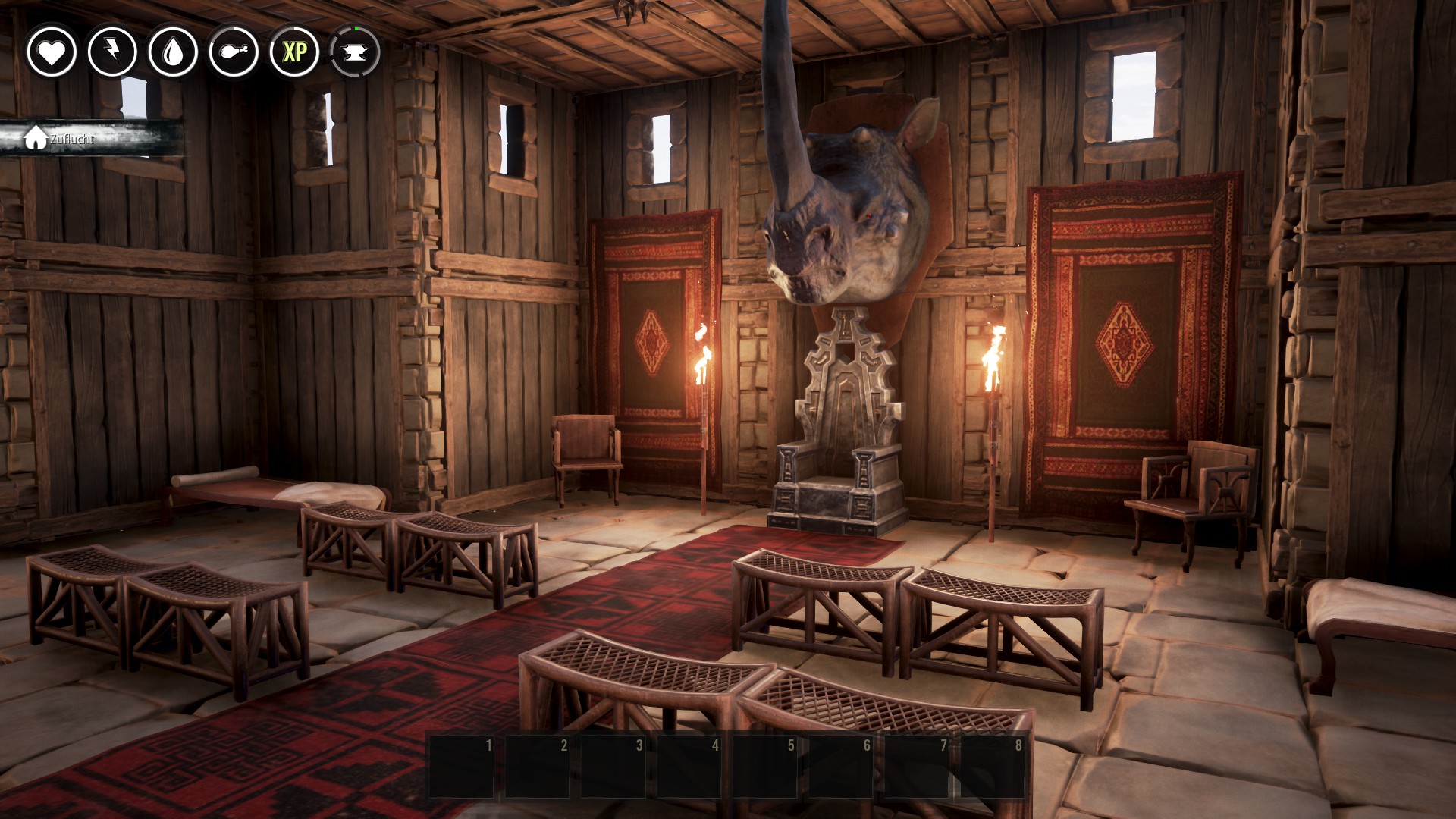Click the anvil crafting icon
This screenshot has height=819, width=1456.
(x=355, y=52)
